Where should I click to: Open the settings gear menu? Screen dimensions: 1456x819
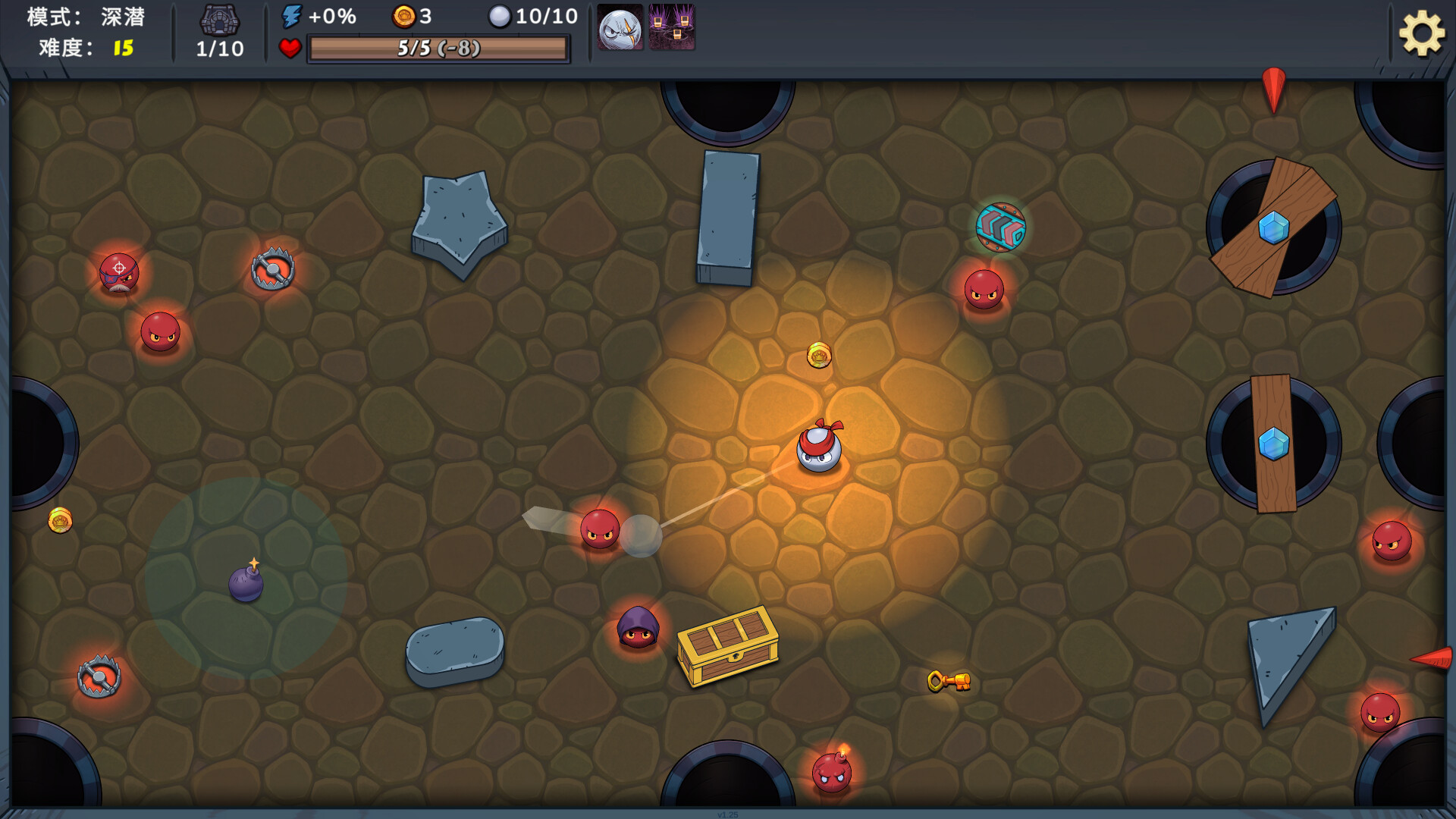1421,33
